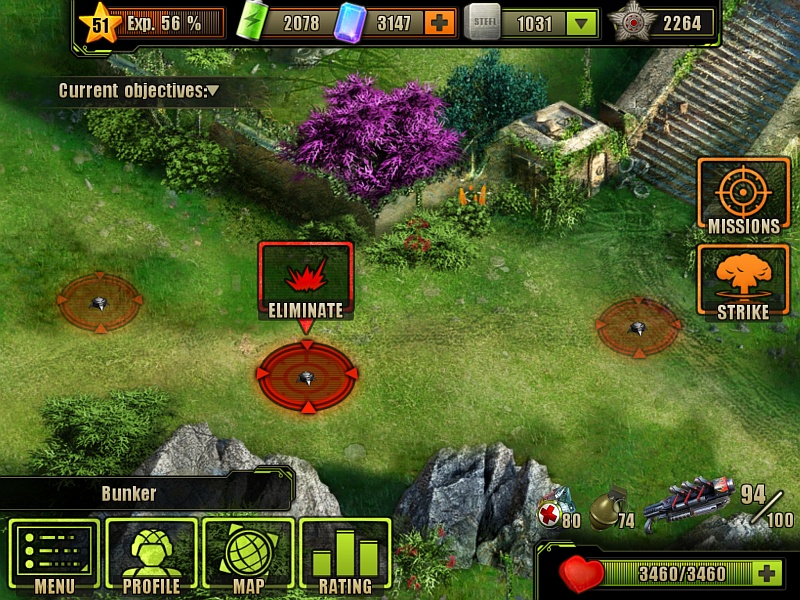Restore health with the green plus button
This screenshot has width=800, height=600.
coord(766,573)
